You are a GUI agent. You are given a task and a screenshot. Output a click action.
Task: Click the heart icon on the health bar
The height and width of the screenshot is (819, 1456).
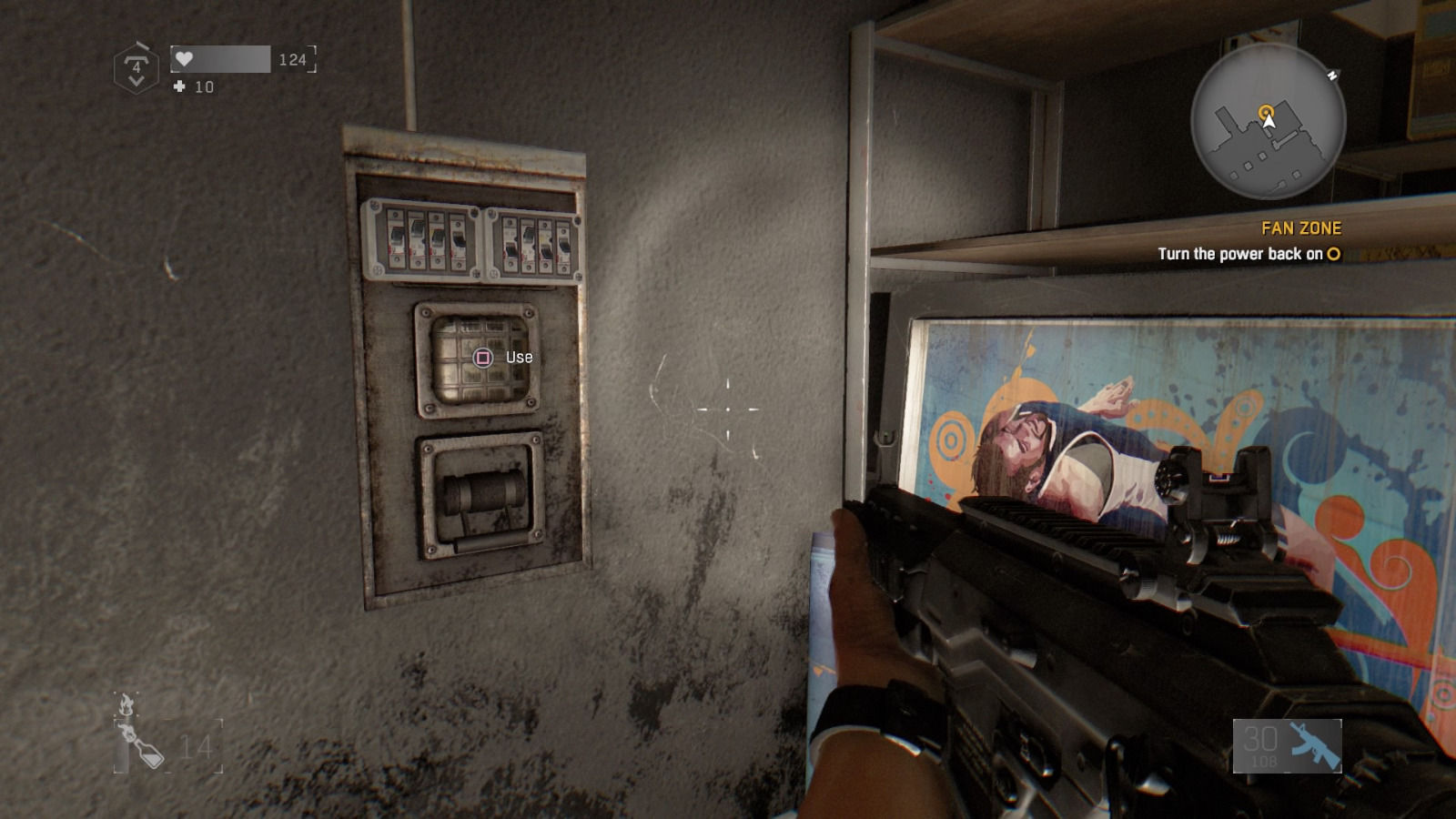coord(187,57)
